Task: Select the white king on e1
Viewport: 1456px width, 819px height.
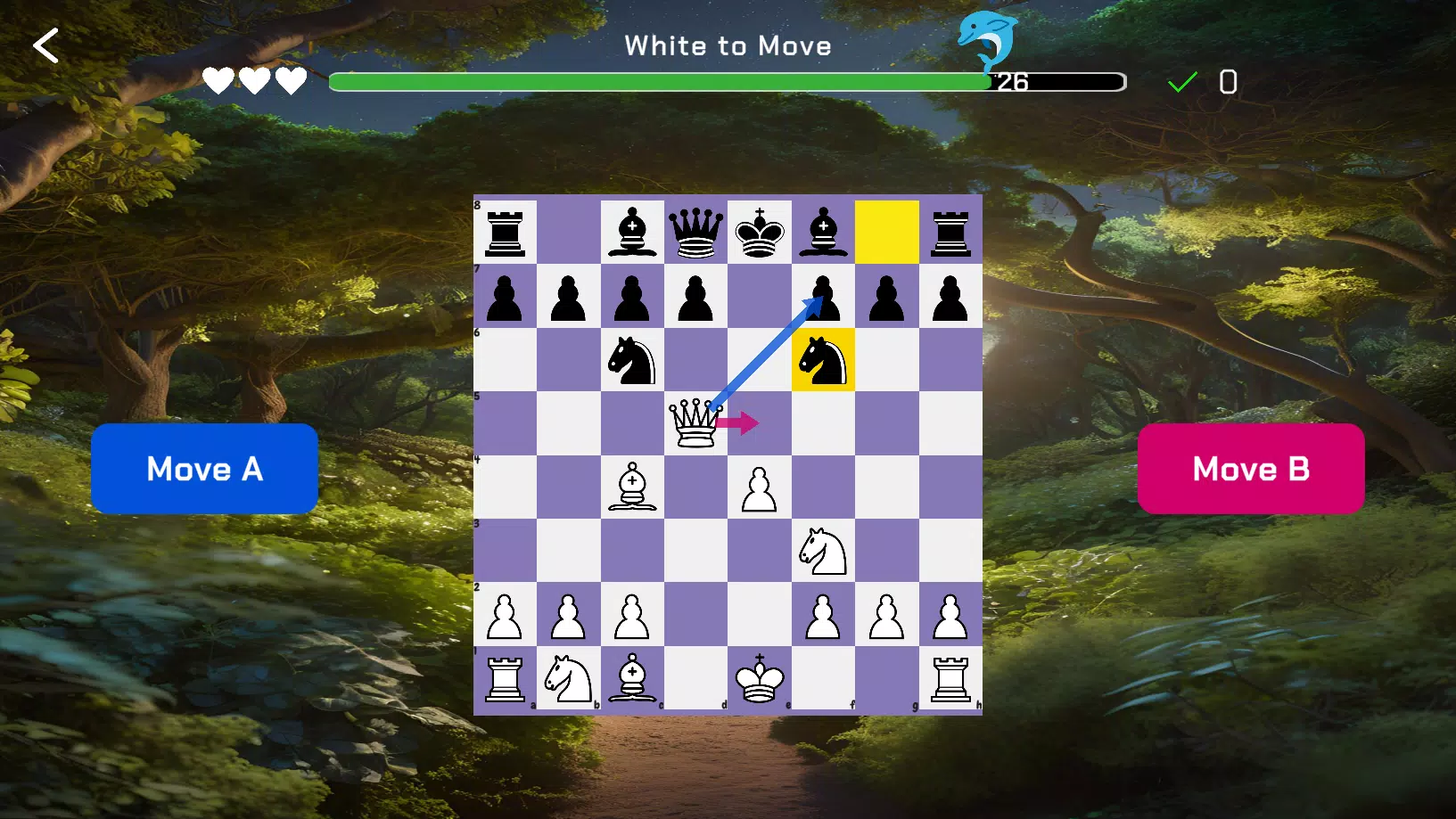Action: (x=760, y=678)
